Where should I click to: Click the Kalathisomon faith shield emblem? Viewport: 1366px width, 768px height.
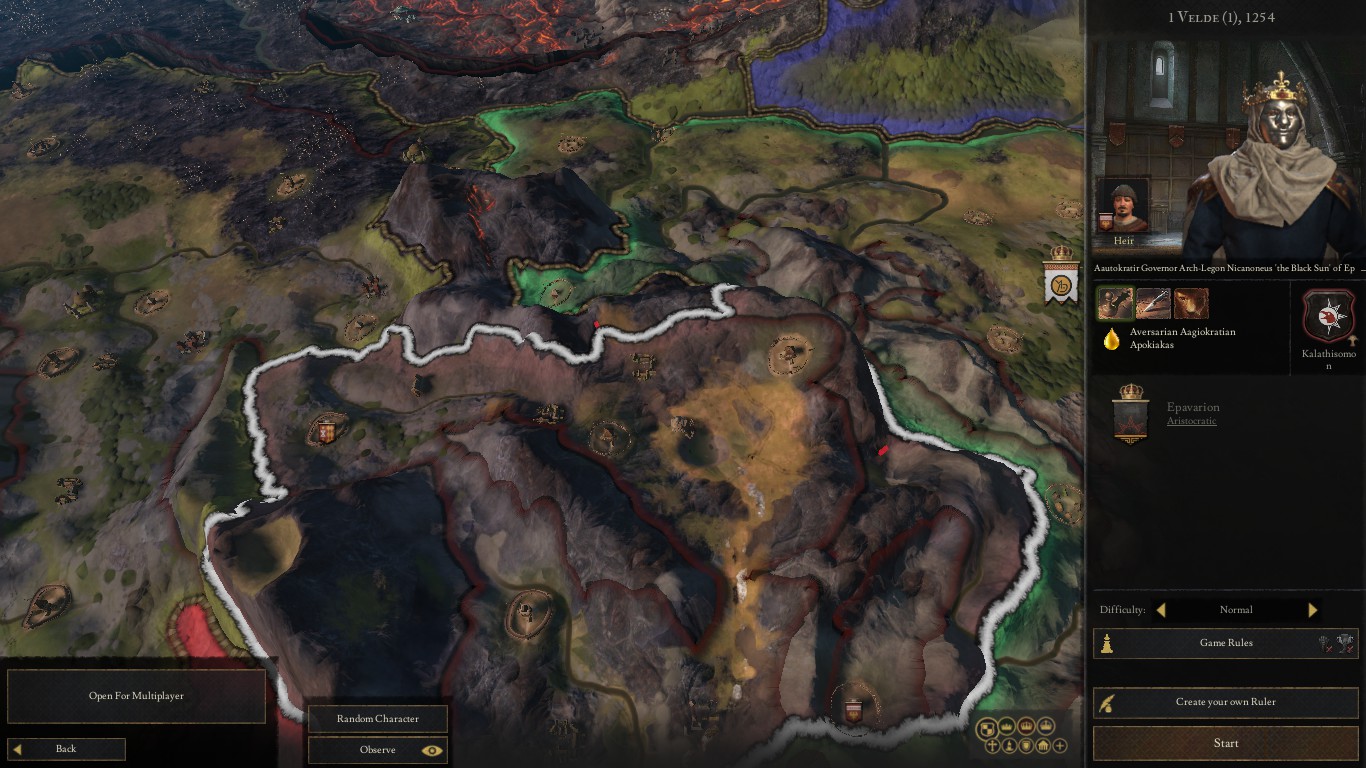[1327, 313]
